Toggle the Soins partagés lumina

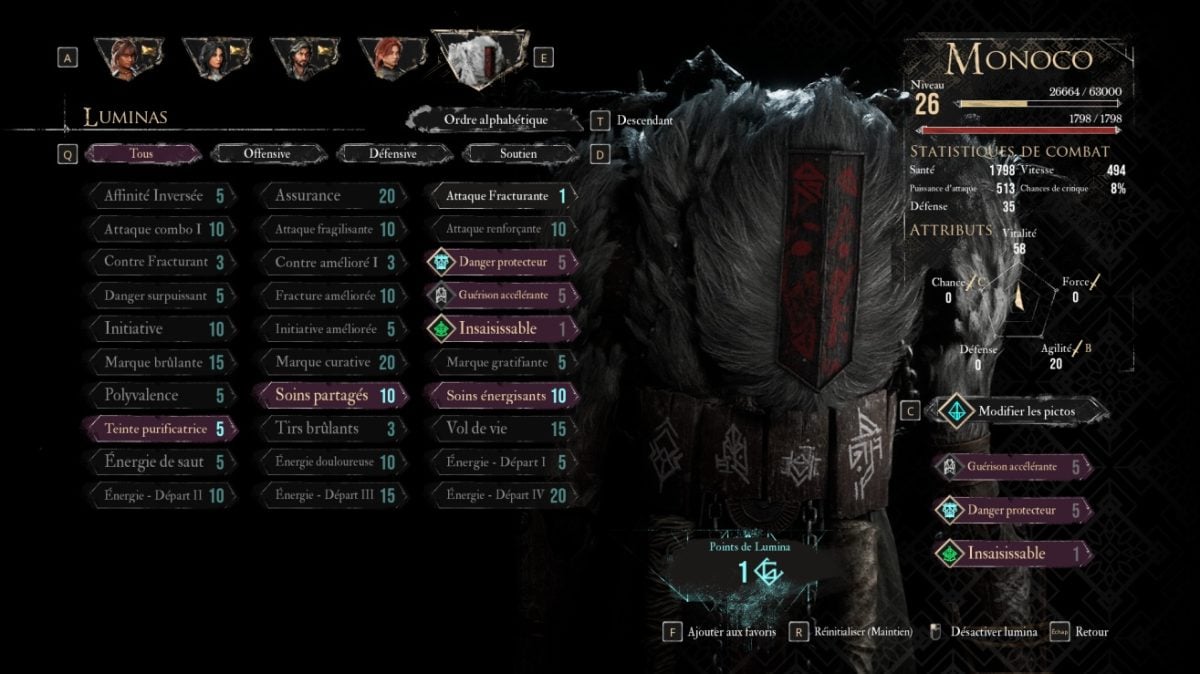(329, 396)
